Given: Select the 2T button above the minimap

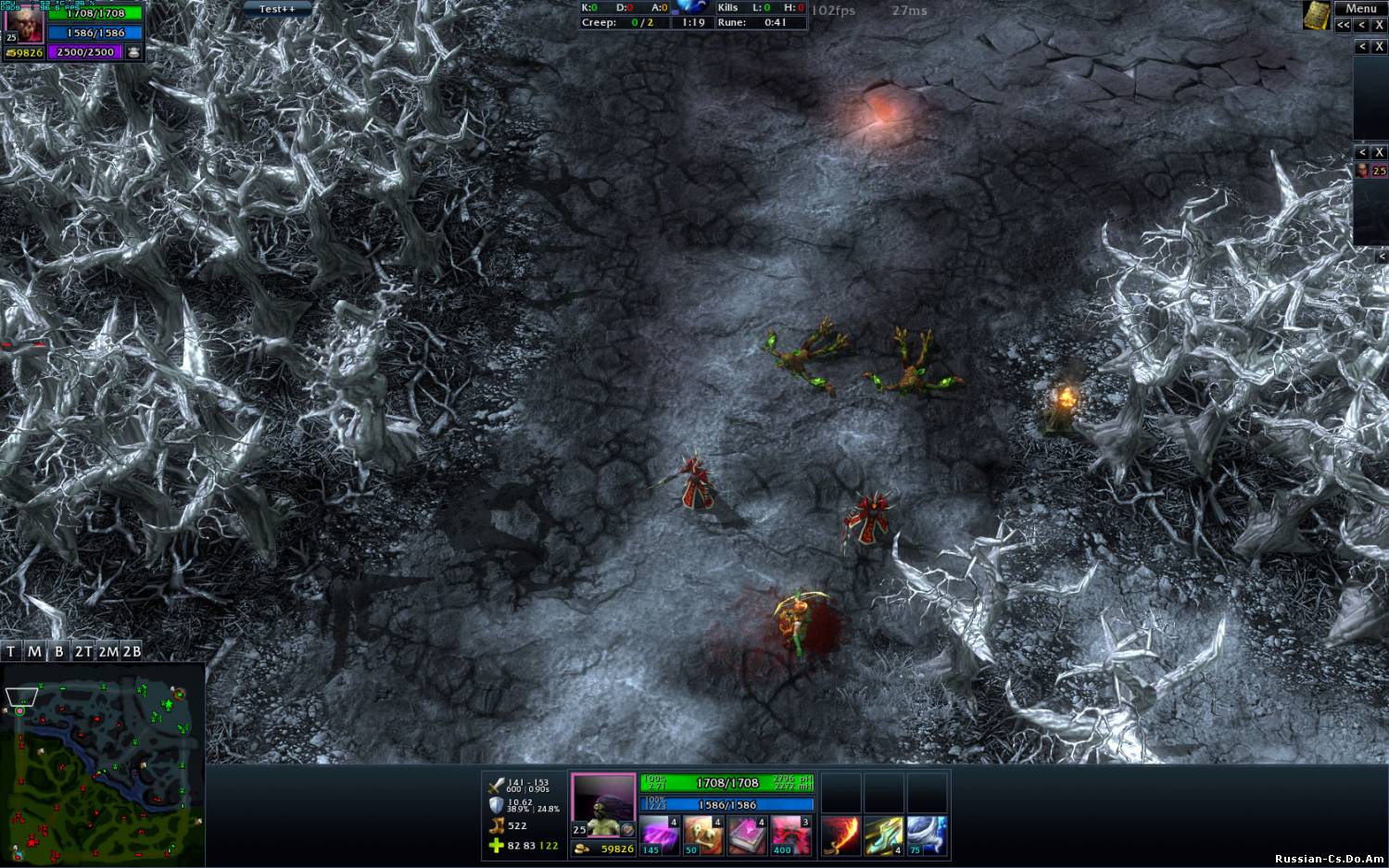Looking at the screenshot, I should 83,651.
